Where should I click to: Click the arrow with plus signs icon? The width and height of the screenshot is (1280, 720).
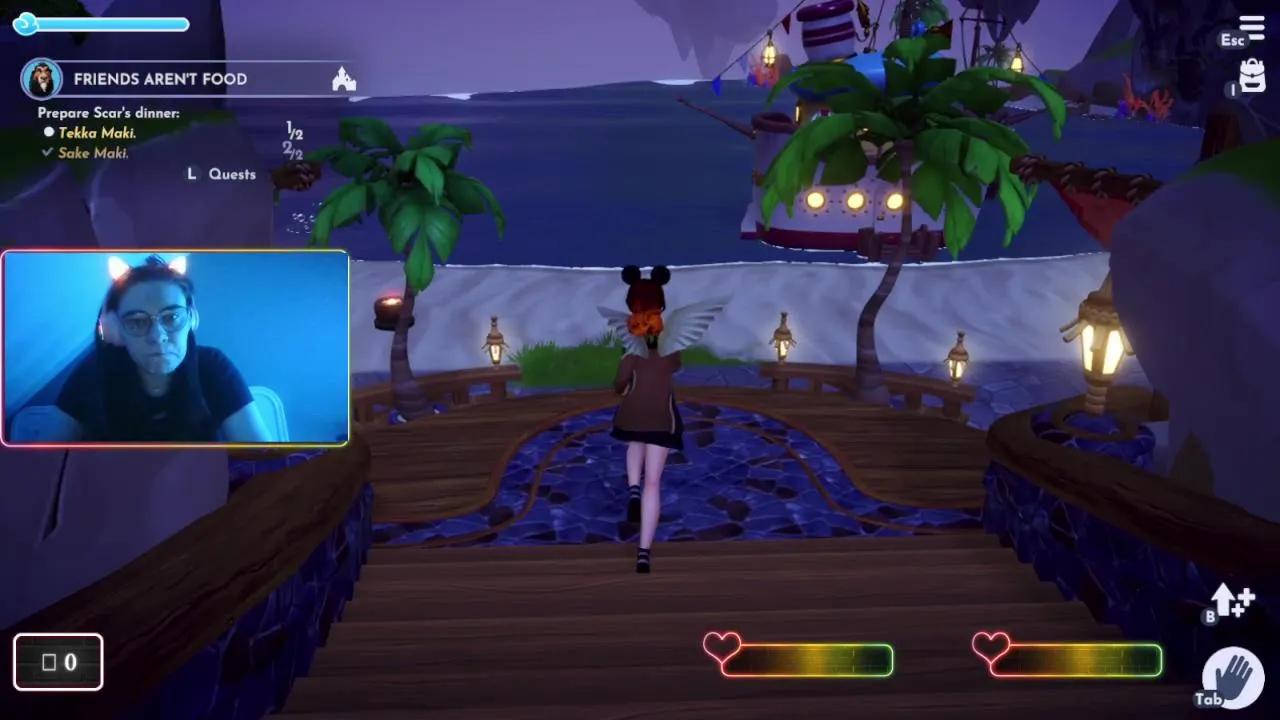(1232, 602)
